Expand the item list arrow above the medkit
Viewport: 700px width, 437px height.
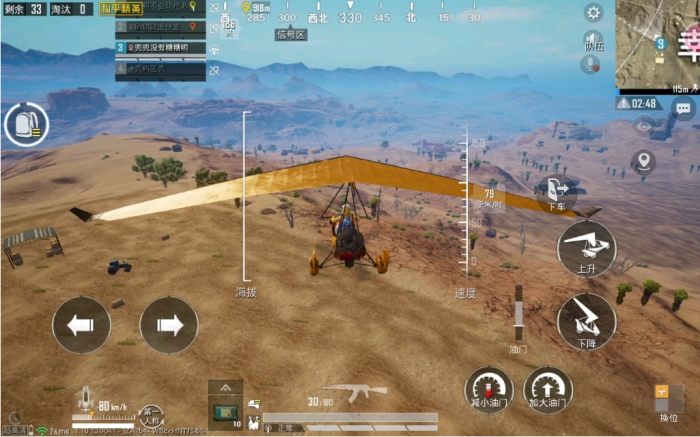tap(225, 387)
